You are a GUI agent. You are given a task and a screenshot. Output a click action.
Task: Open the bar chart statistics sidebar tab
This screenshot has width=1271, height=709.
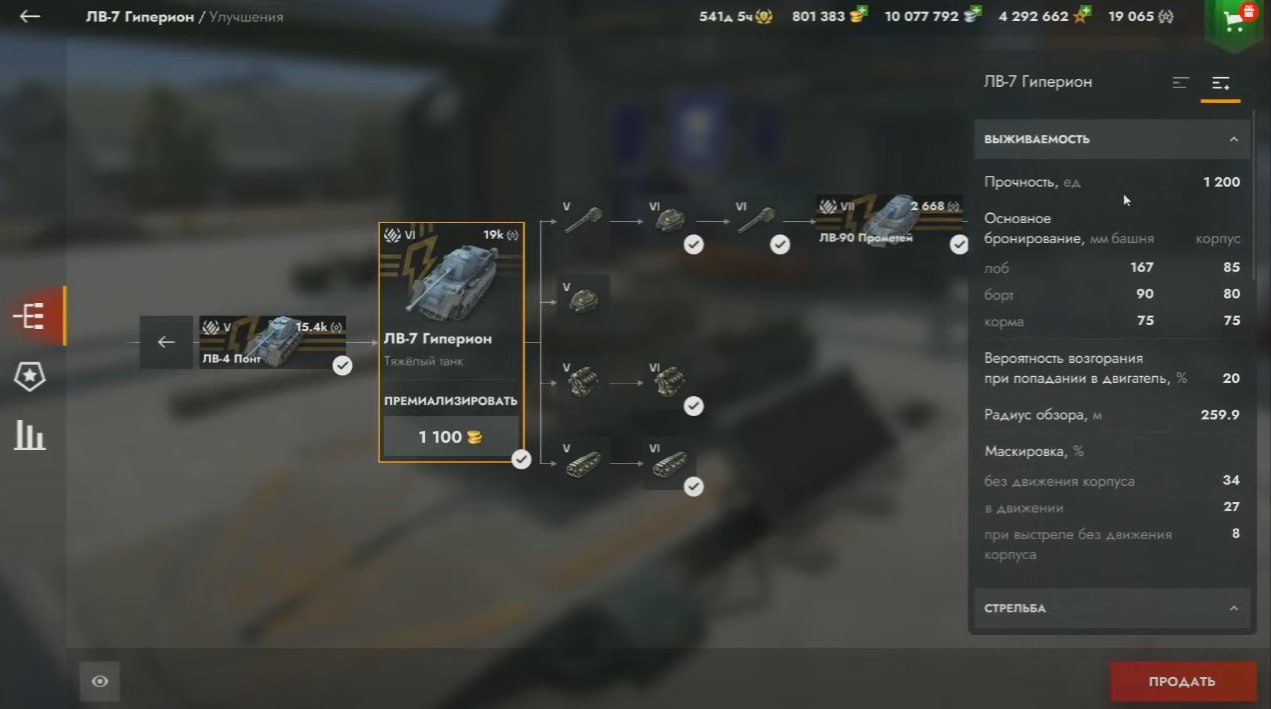[30, 435]
